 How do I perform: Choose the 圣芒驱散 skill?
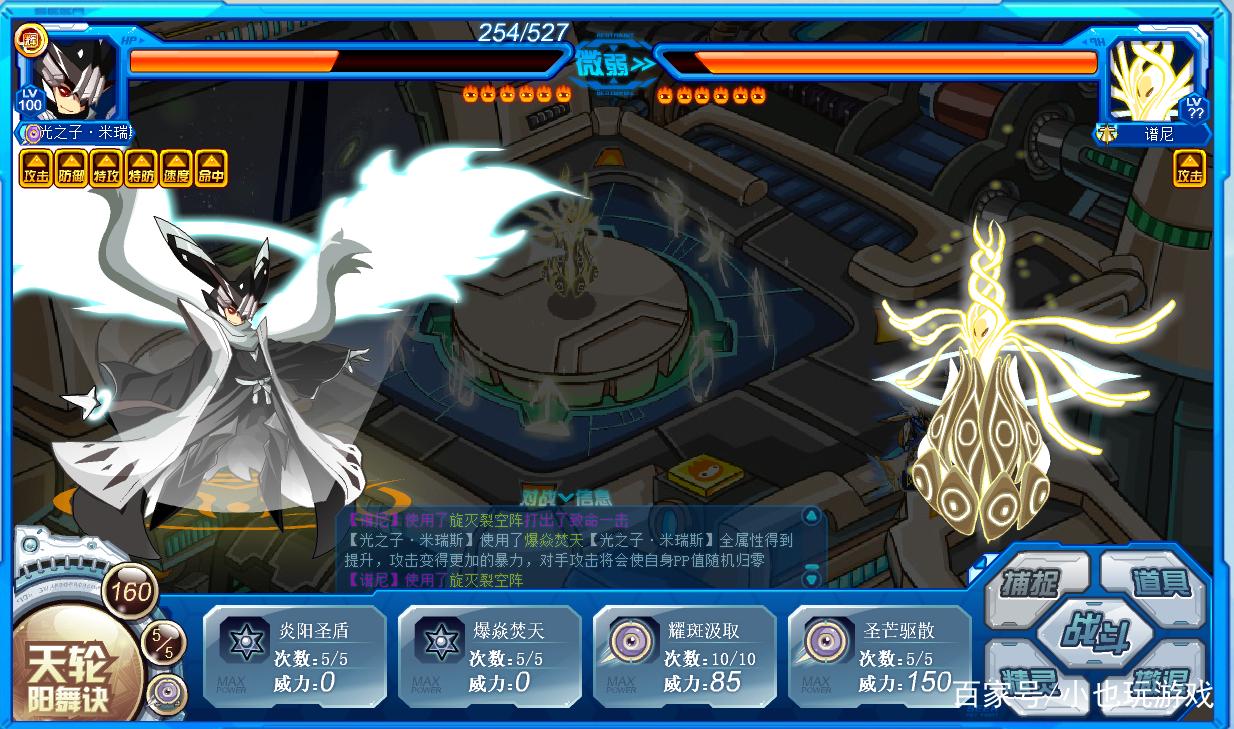click(879, 657)
